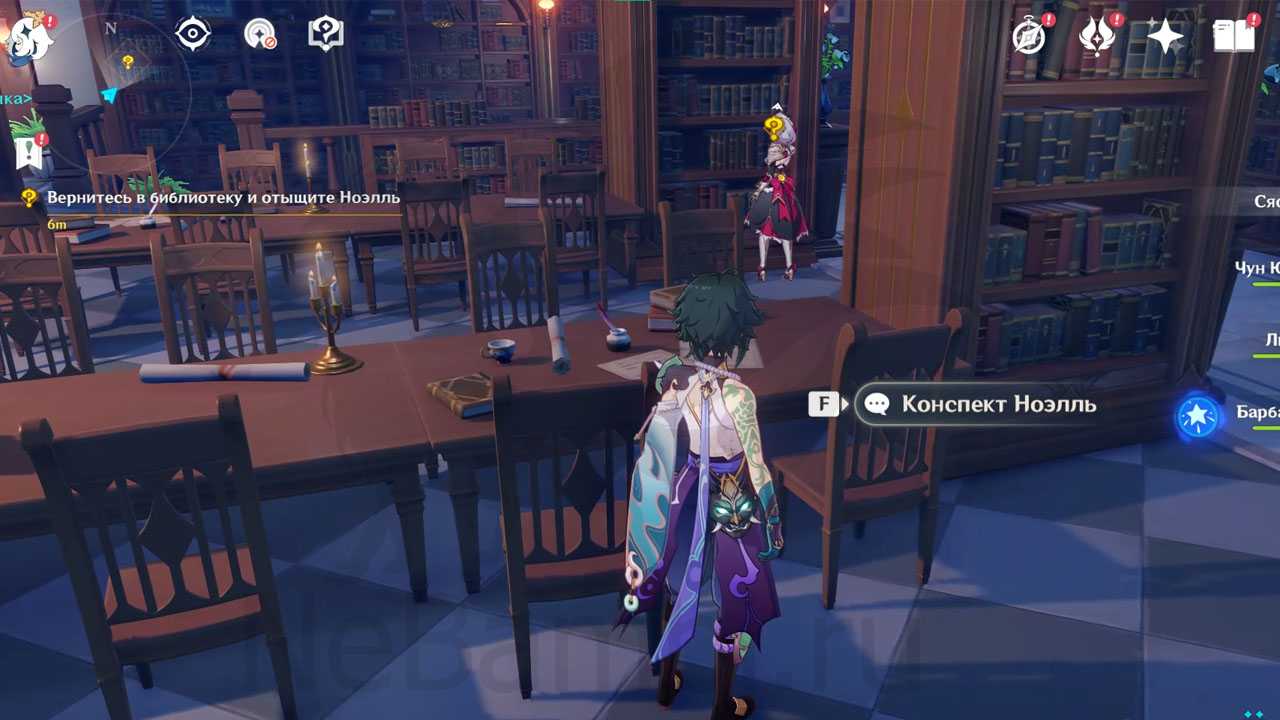Click the bookmark notice icon with exclamation

pyautogui.click(x=29, y=152)
